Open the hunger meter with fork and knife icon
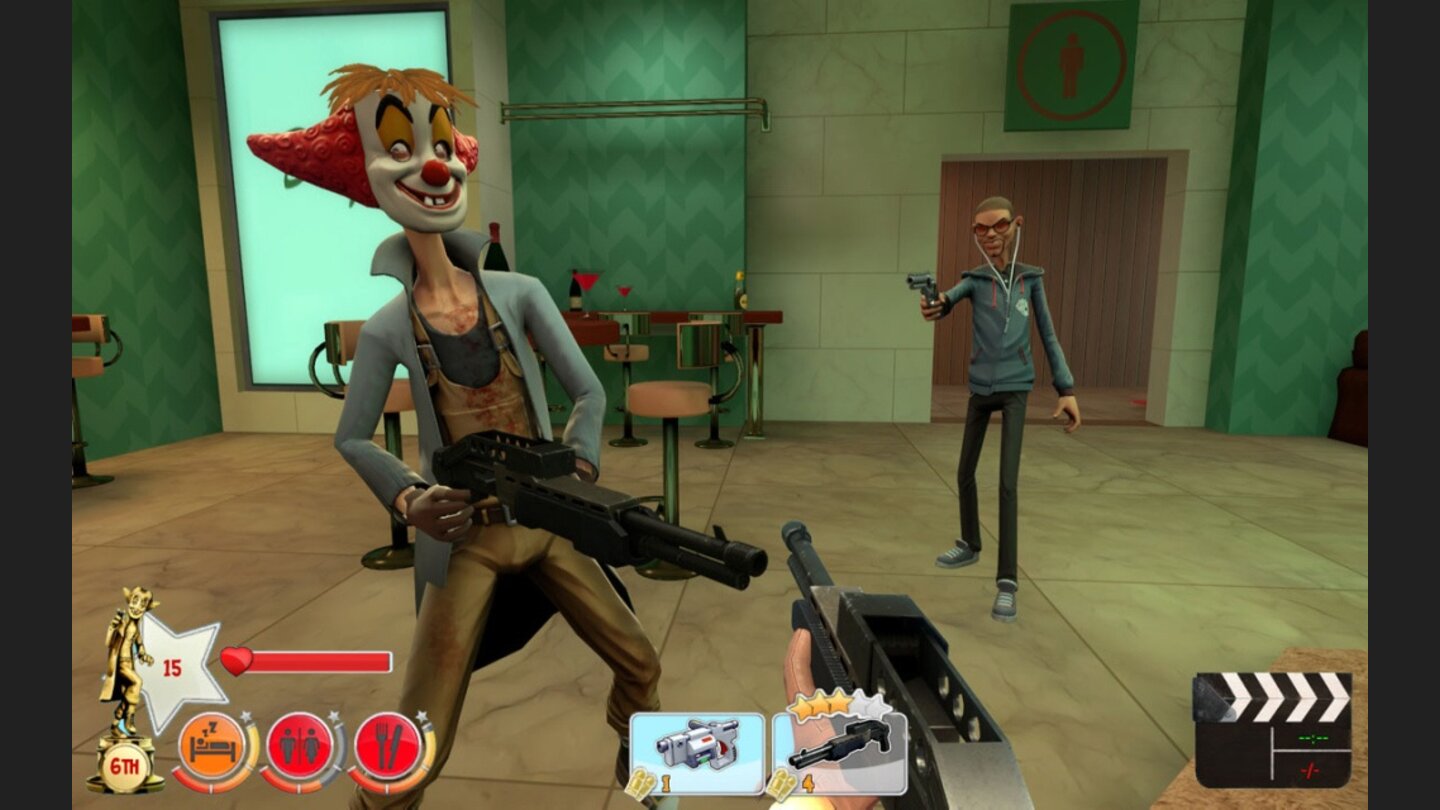 pos(389,743)
